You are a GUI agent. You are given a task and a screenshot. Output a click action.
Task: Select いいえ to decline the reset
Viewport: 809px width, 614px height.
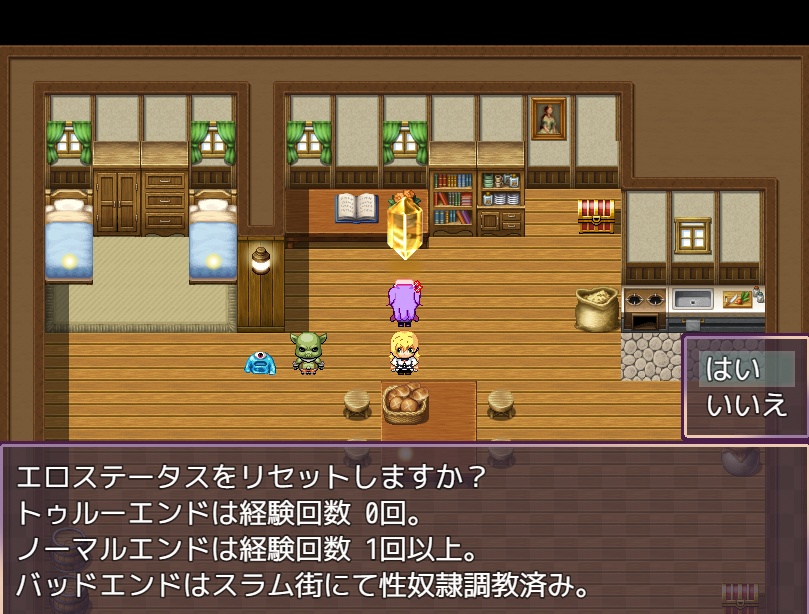(x=746, y=406)
